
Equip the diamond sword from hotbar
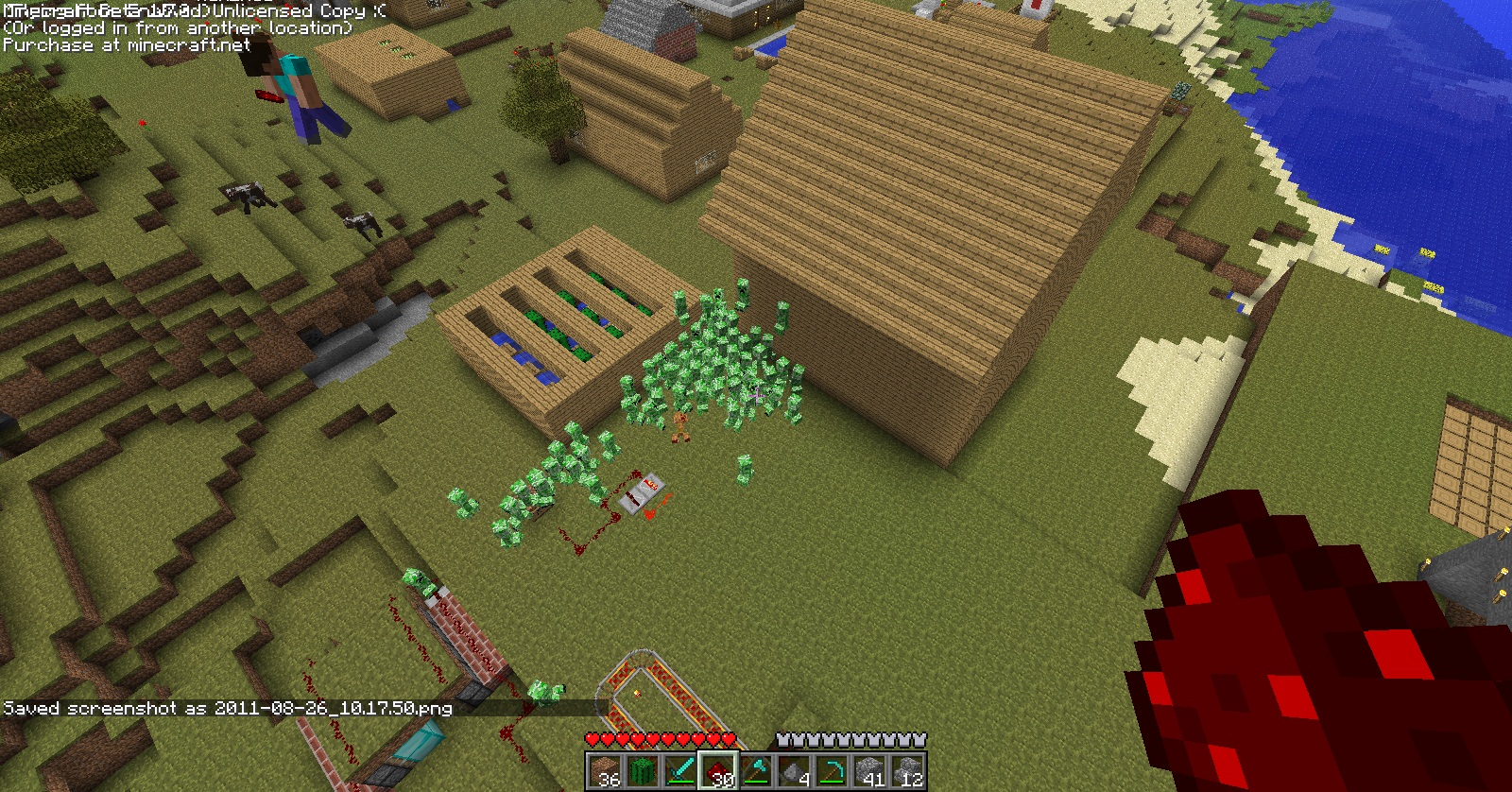(679, 771)
